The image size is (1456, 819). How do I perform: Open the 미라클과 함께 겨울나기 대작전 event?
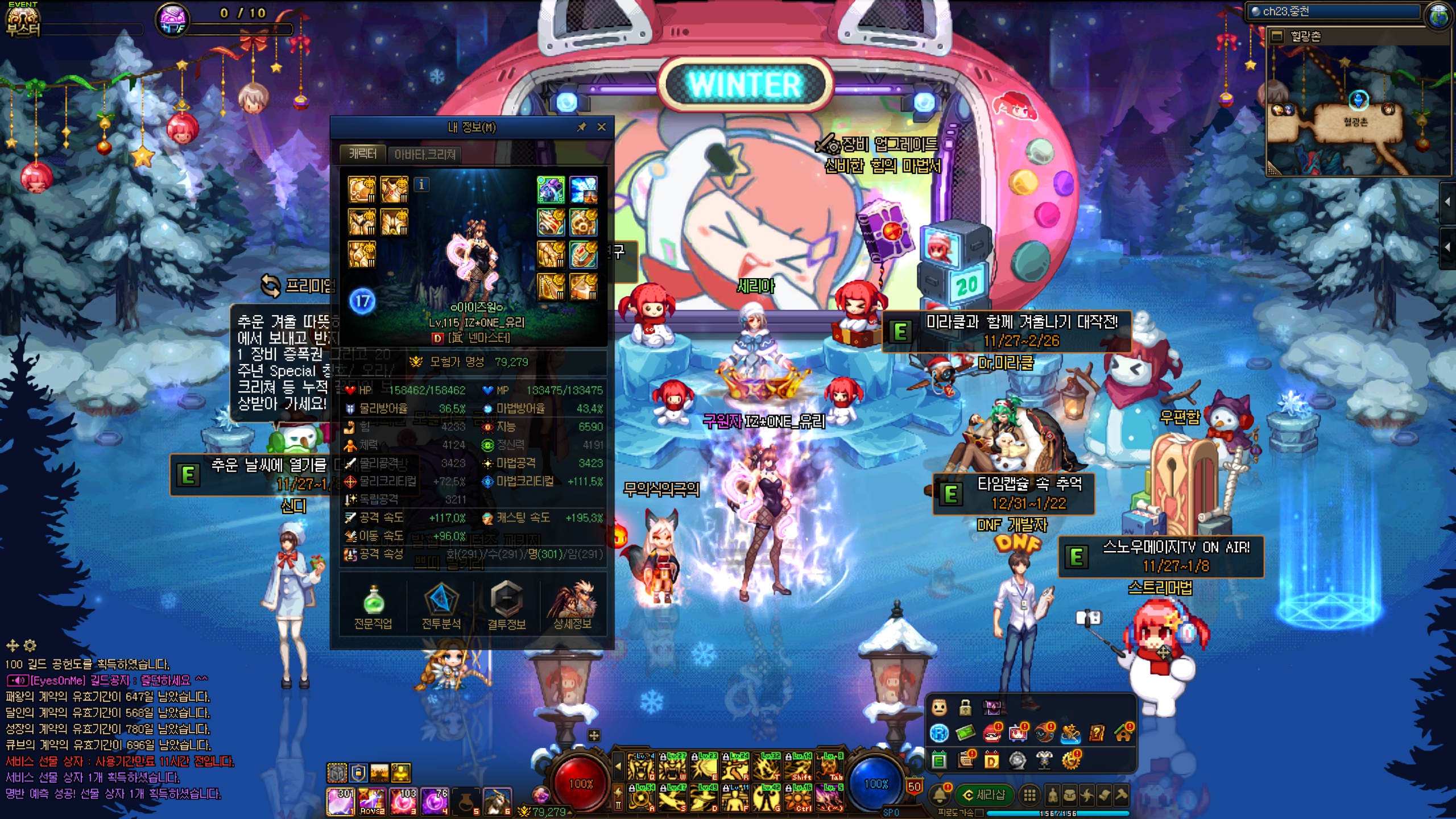coord(1007,331)
